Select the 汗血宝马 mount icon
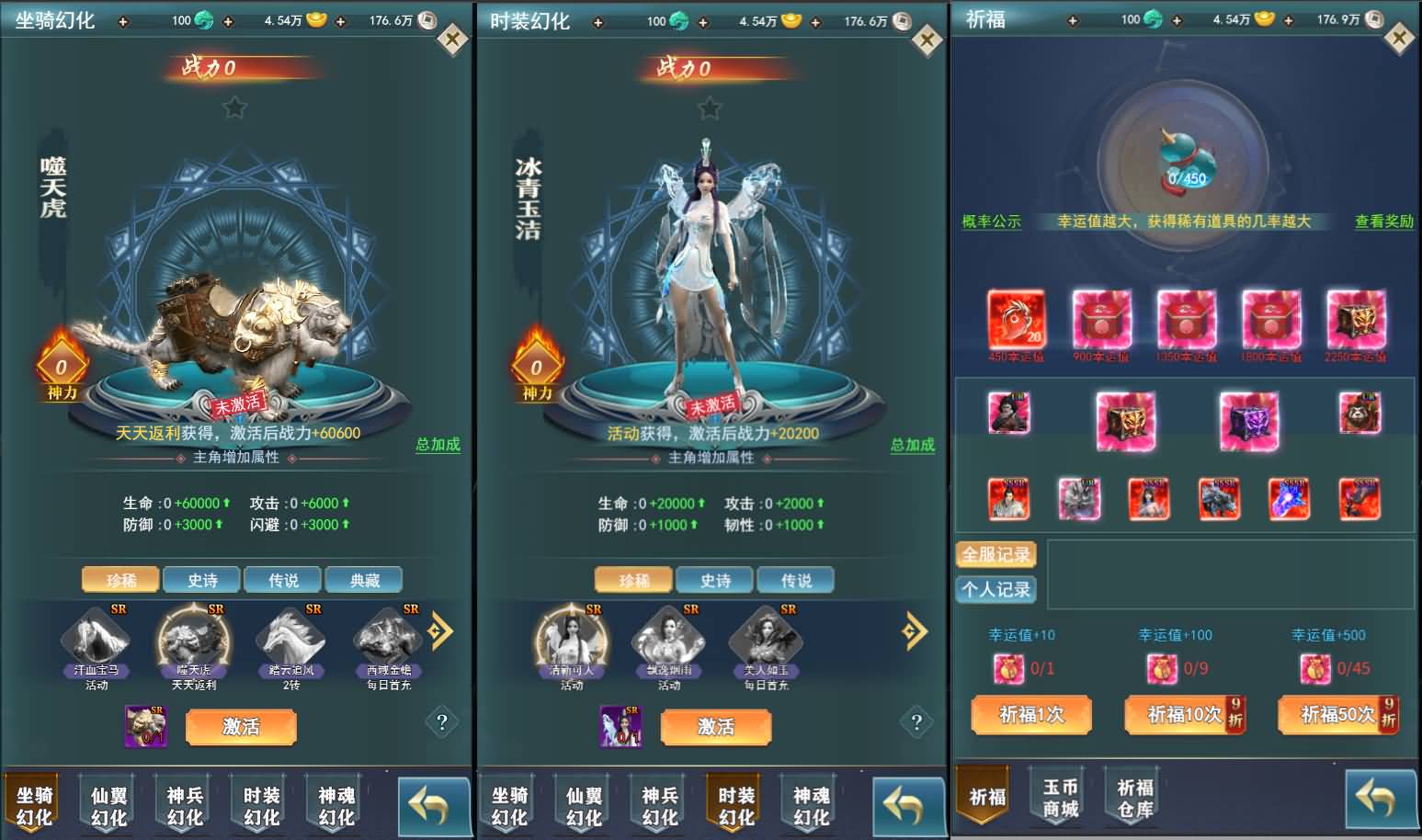 click(97, 643)
